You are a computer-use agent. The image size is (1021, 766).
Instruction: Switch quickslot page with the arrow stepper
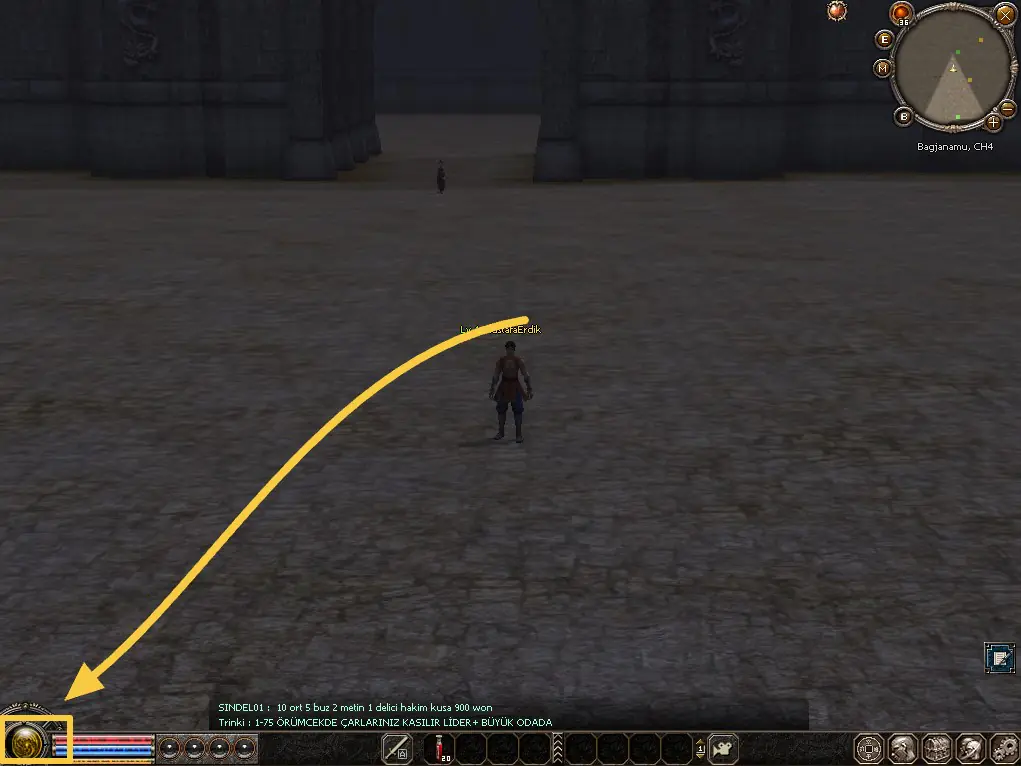coord(700,747)
